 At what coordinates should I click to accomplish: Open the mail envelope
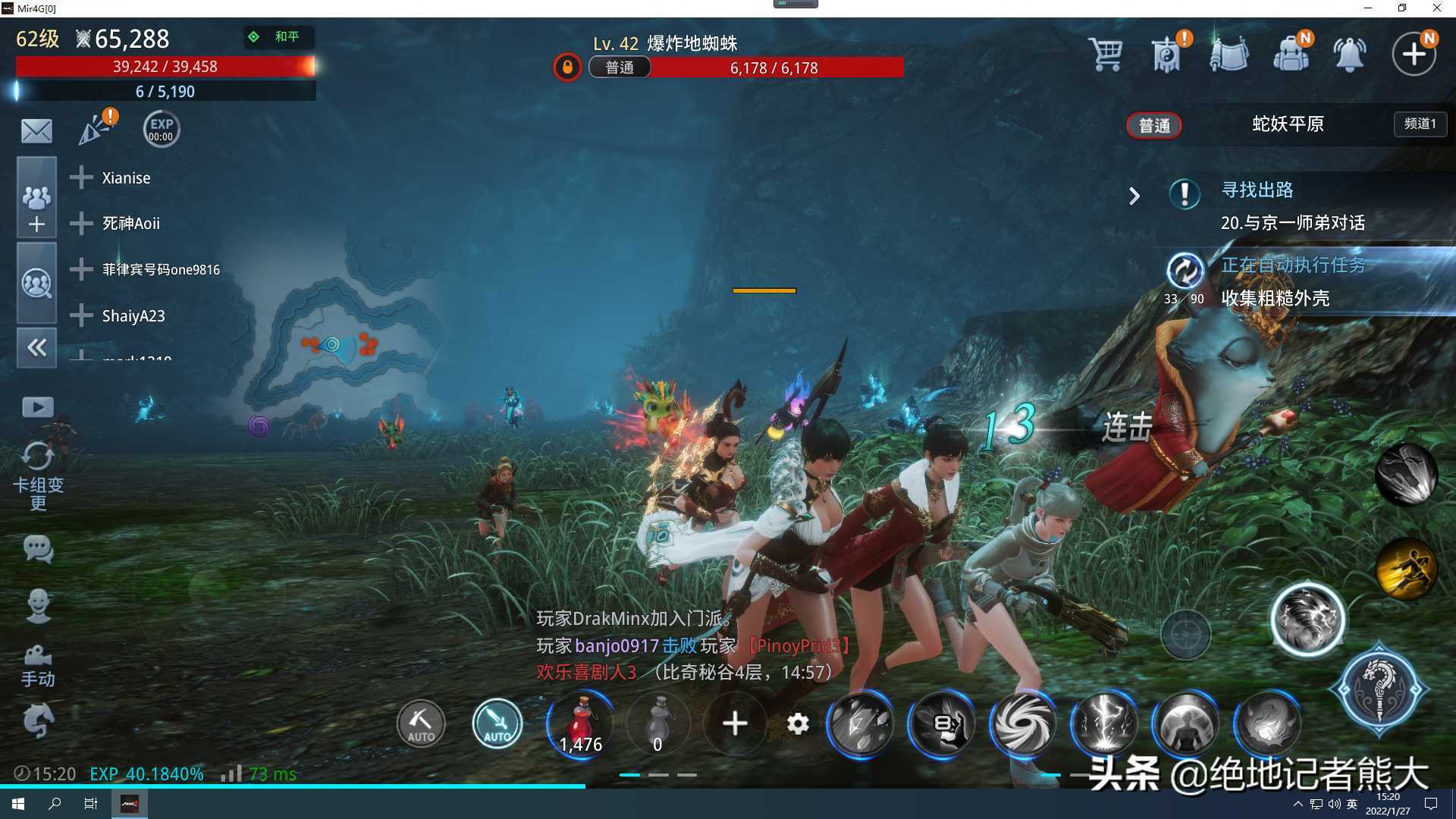coord(36,131)
